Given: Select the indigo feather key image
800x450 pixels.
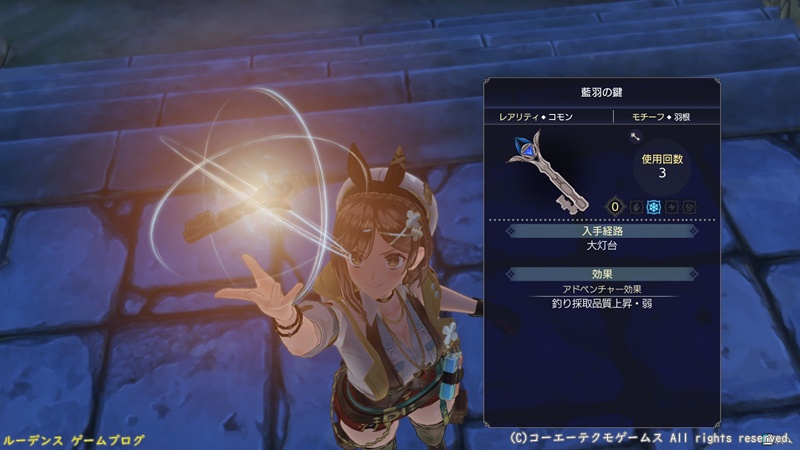Looking at the screenshot, I should pyautogui.click(x=544, y=169).
